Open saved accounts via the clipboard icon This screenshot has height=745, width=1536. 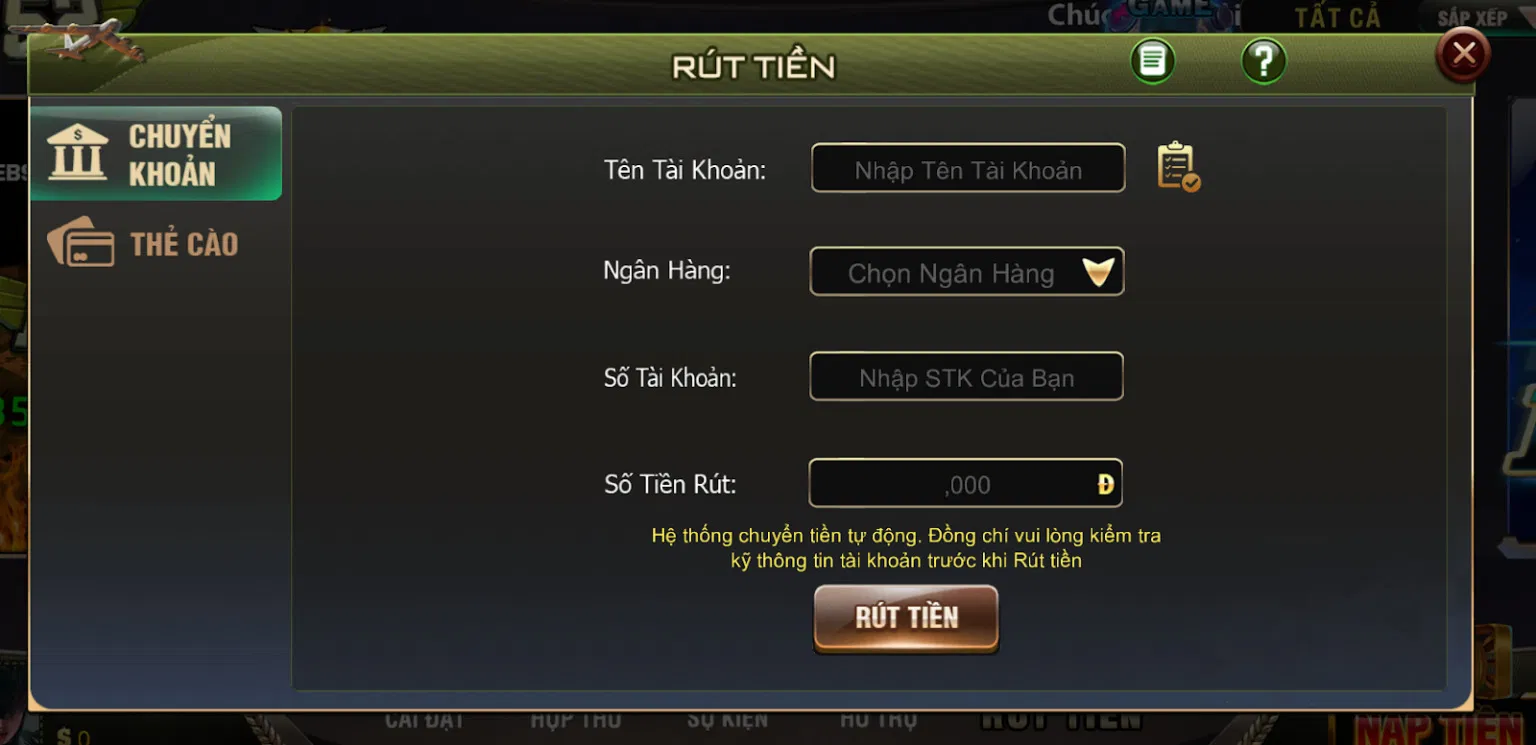pyautogui.click(x=1174, y=168)
